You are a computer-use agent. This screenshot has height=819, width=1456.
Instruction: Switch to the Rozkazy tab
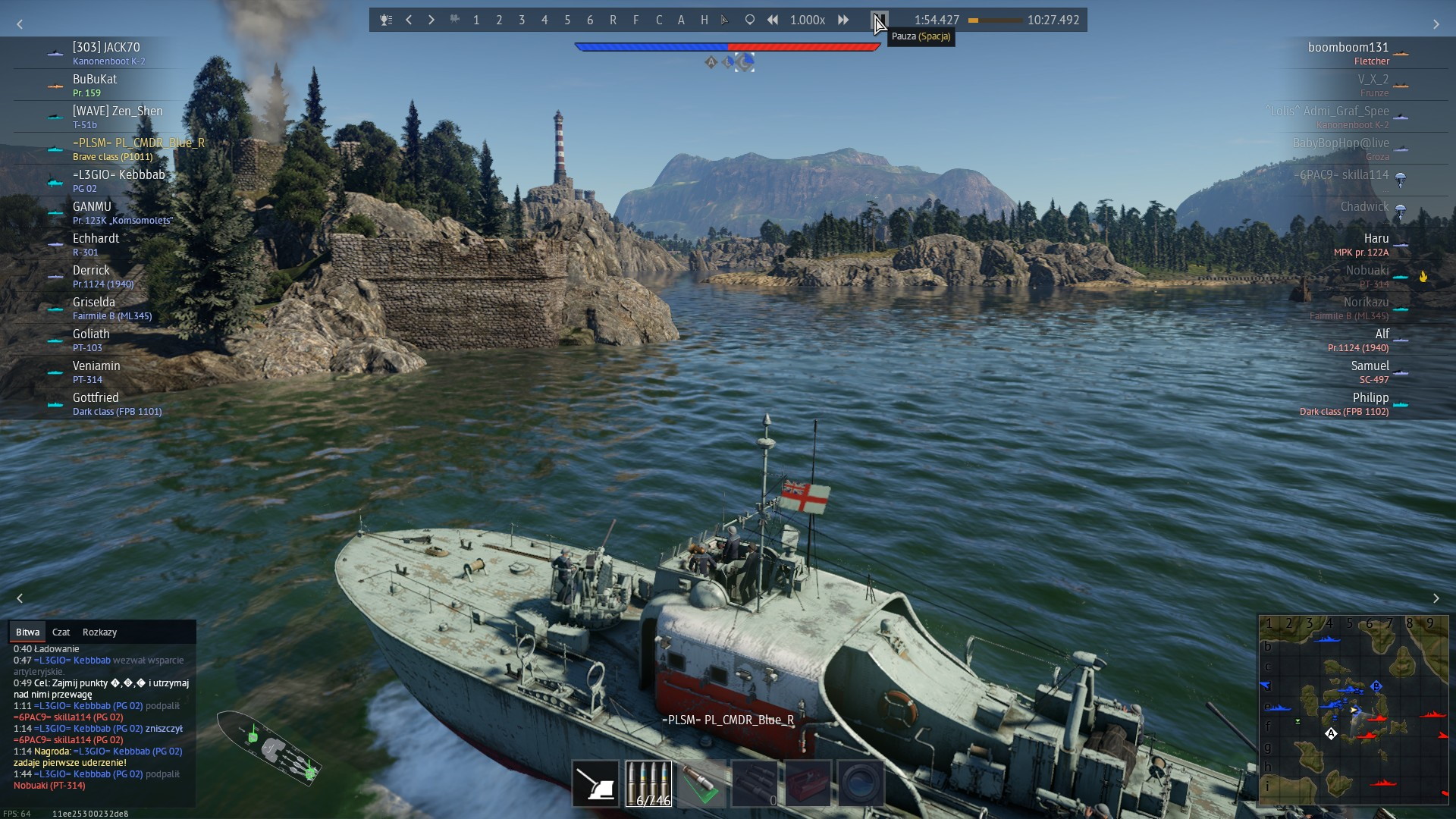pyautogui.click(x=99, y=632)
